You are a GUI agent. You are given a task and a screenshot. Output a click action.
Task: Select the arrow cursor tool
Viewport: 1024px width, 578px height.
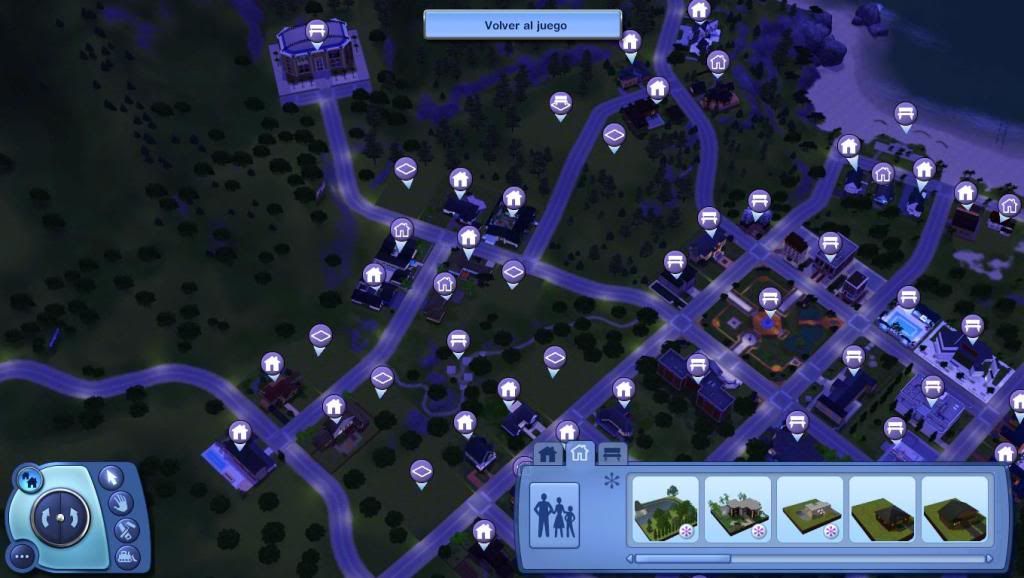tap(111, 476)
